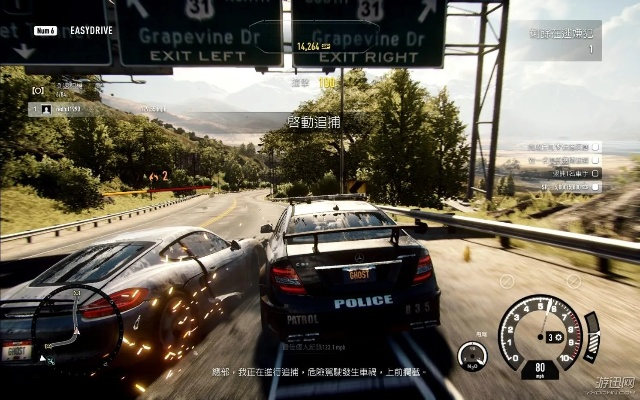Click the nitrous N2O gauge

point(472,356)
